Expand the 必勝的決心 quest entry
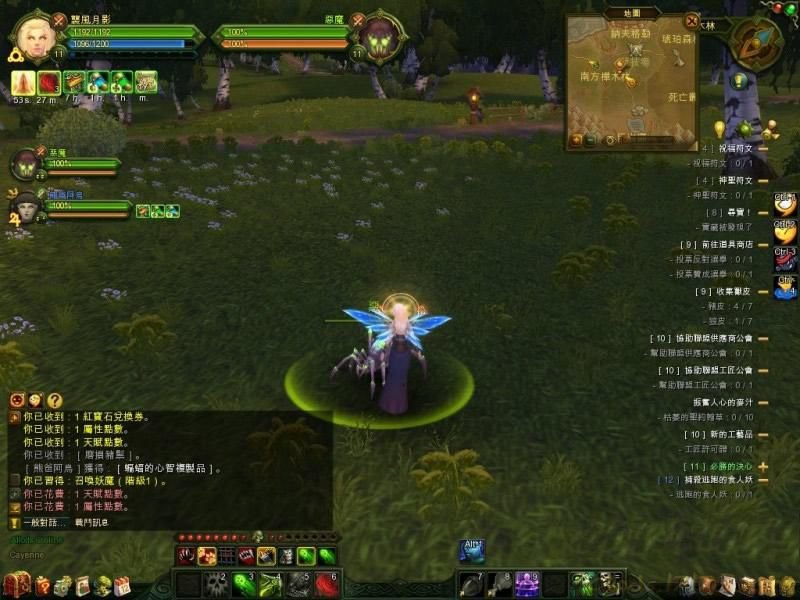Viewport: 800px width, 600px height. pos(763,467)
